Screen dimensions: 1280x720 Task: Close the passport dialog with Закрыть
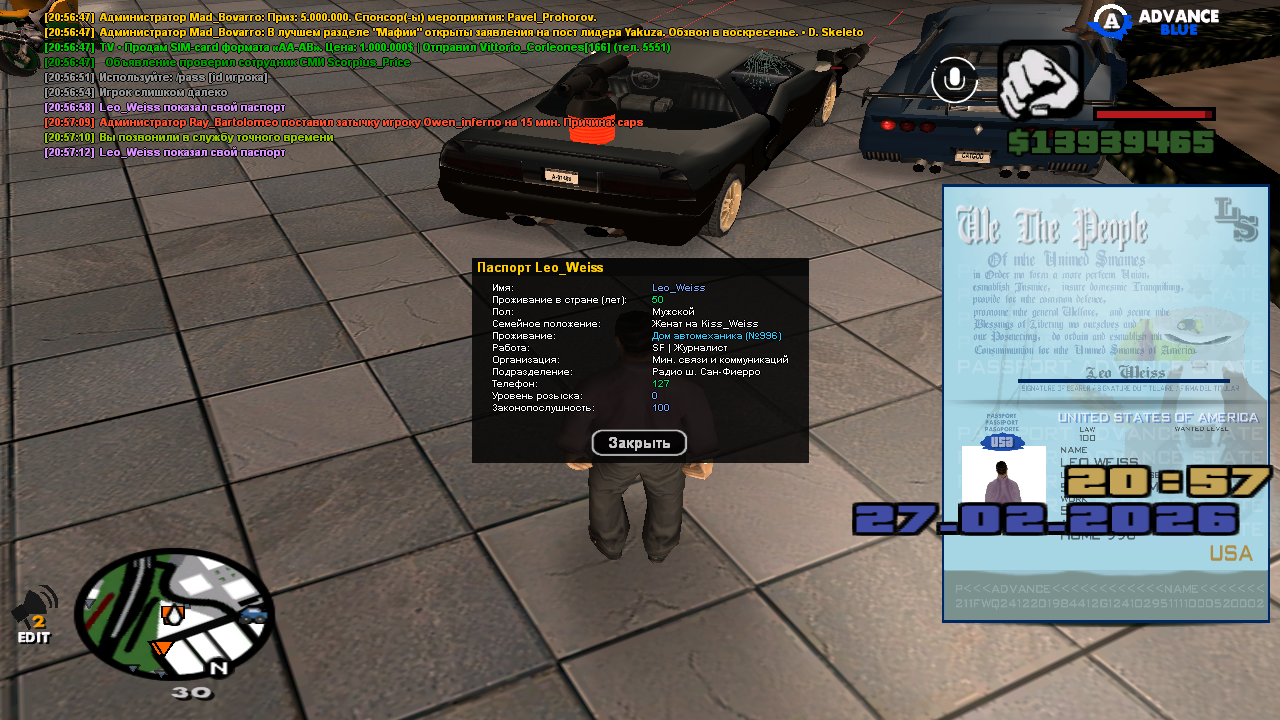(639, 443)
